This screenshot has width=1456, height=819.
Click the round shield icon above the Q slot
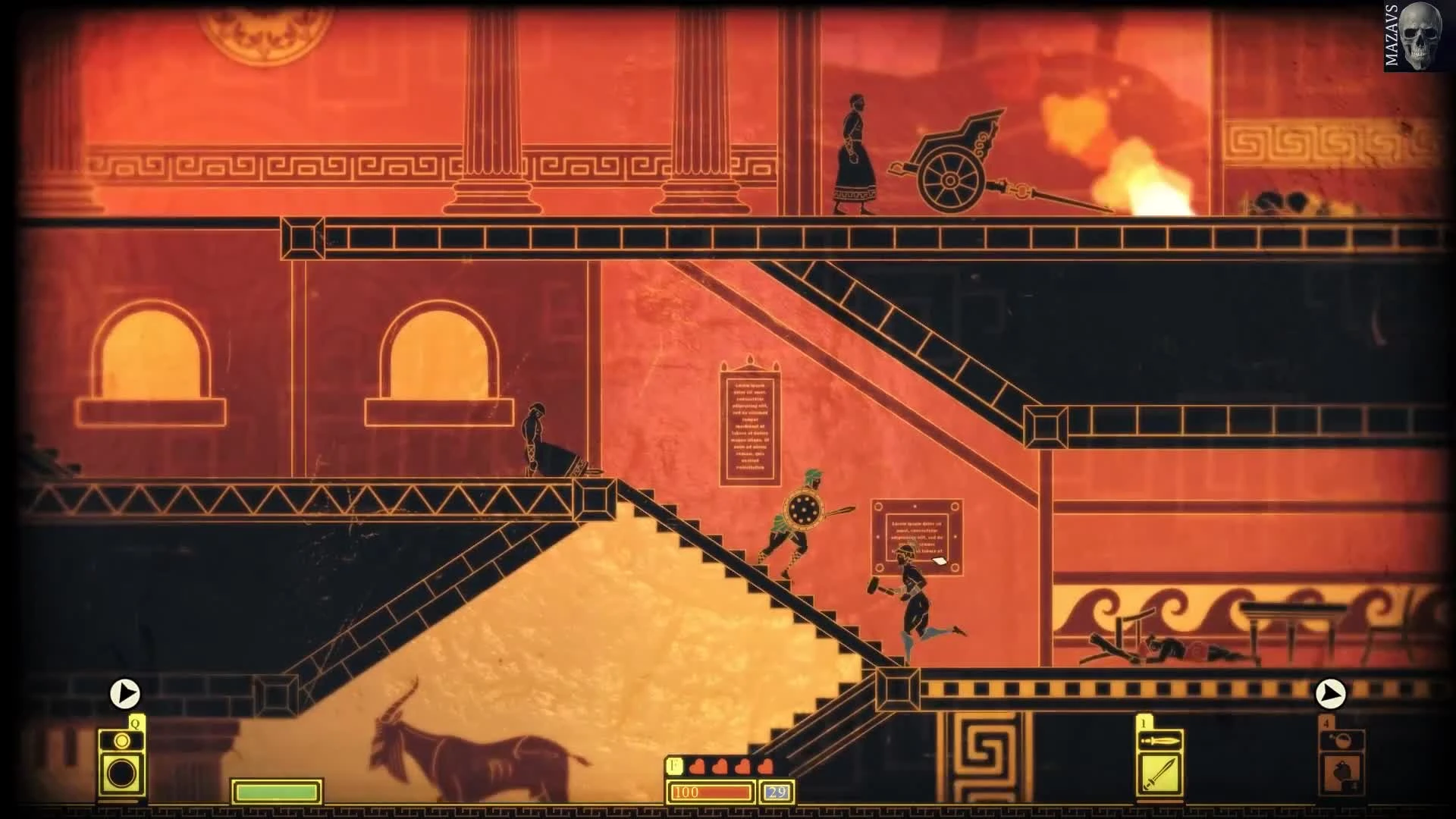coord(122,740)
